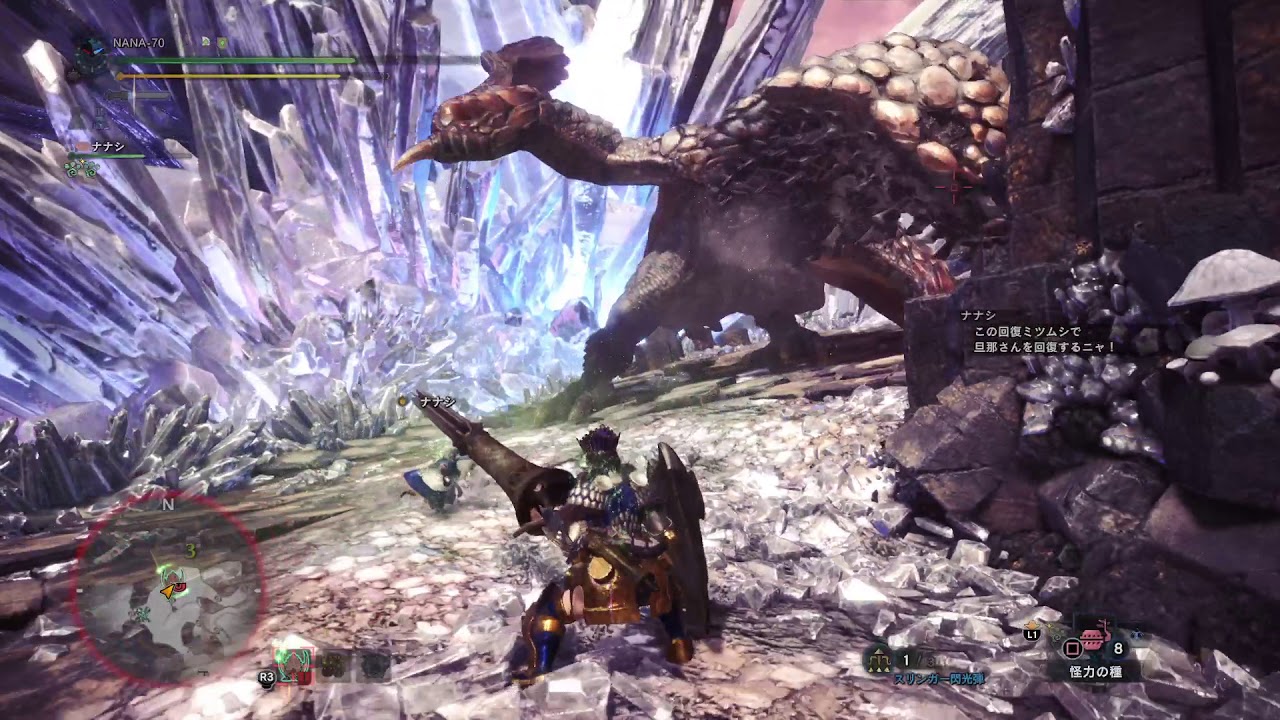This screenshot has height=720, width=1280.
Task: Choose the slinger flash pod ammo icon
Action: pos(881,659)
